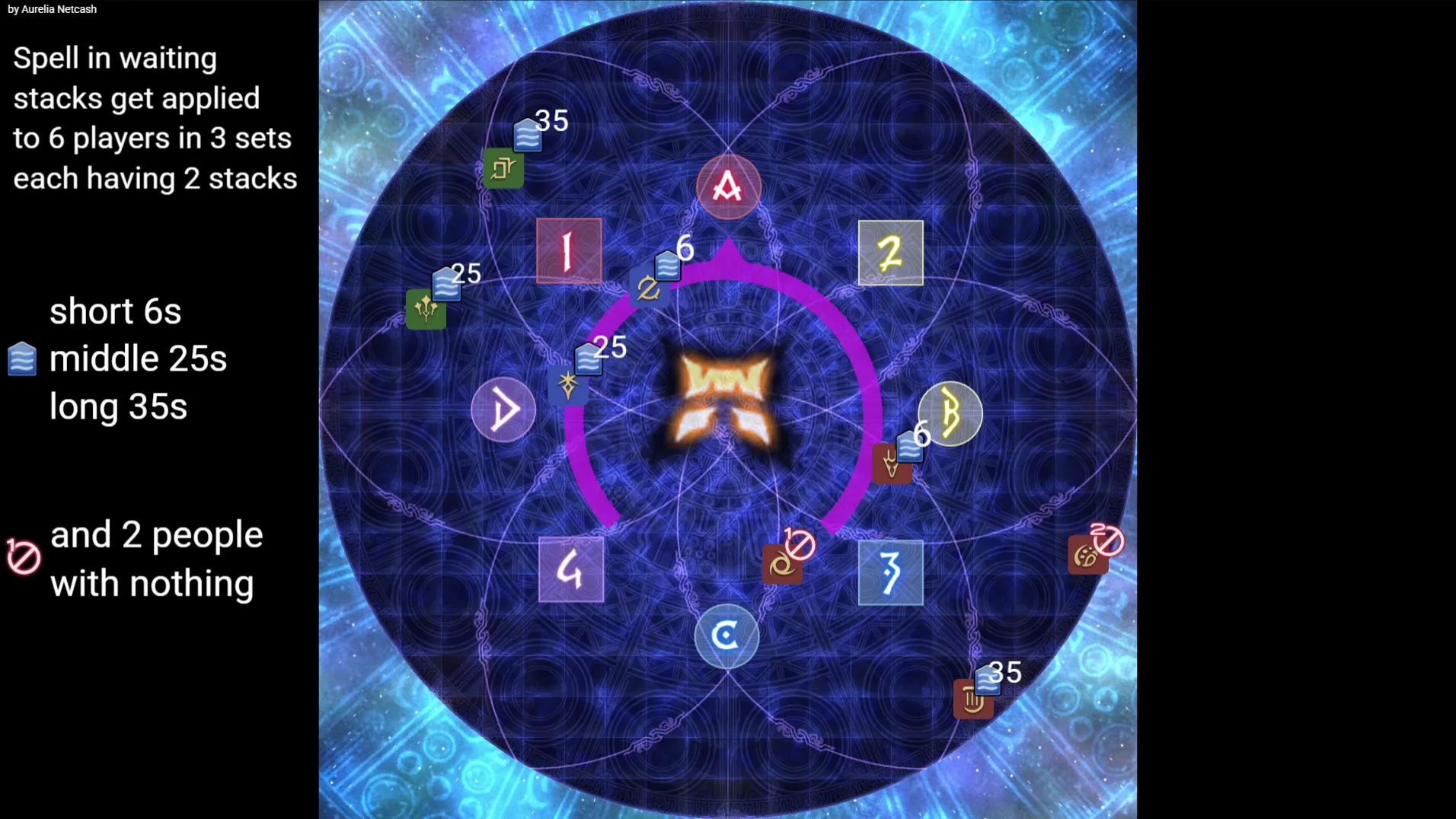The image size is (1456, 819).
Task: Select the middle 25s legend water icon
Action: (21, 359)
